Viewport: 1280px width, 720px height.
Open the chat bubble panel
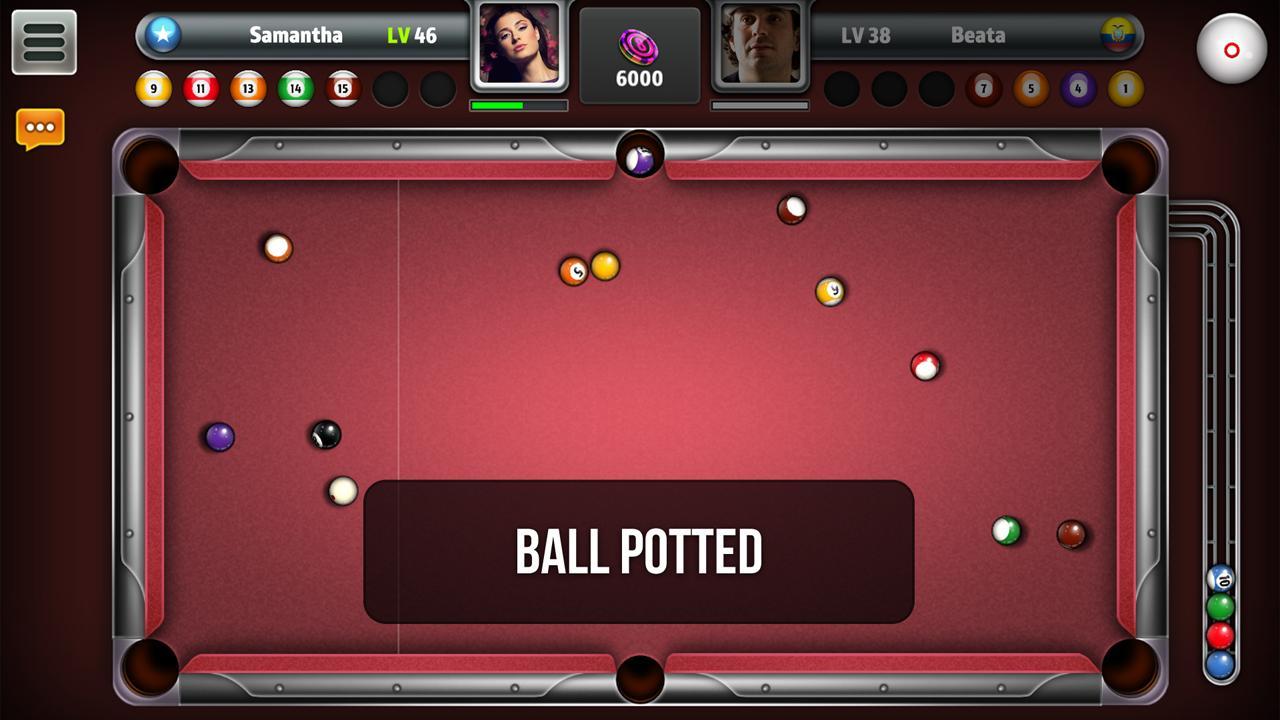pyautogui.click(x=40, y=126)
